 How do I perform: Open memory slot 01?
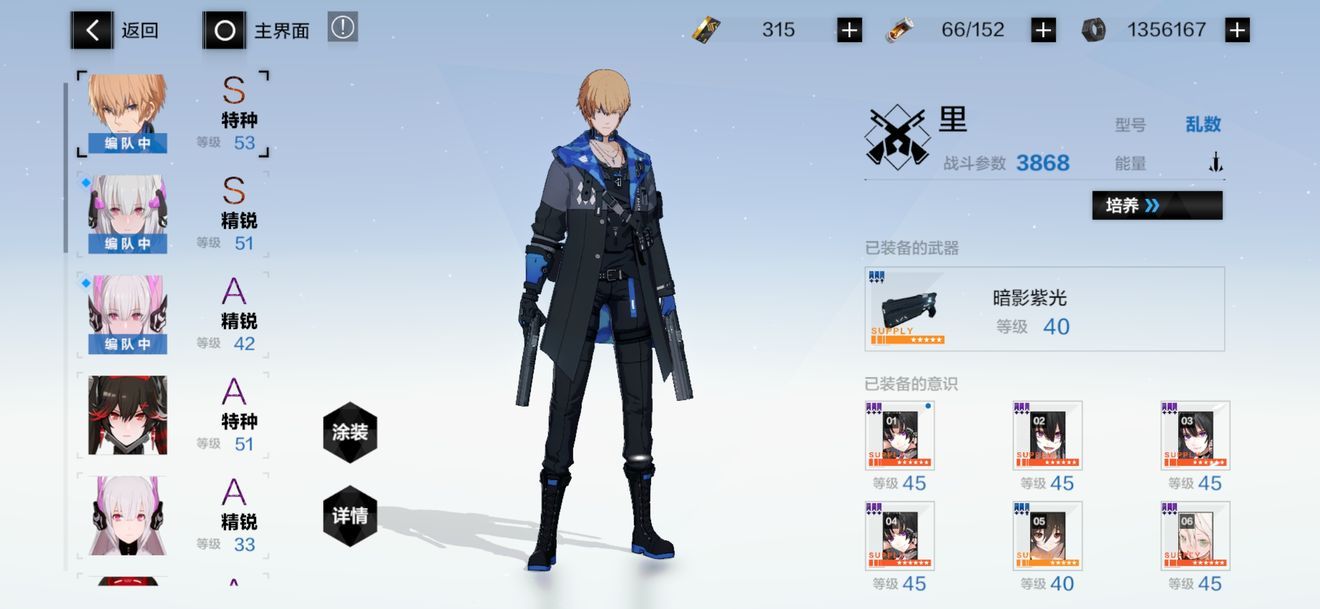[900, 435]
